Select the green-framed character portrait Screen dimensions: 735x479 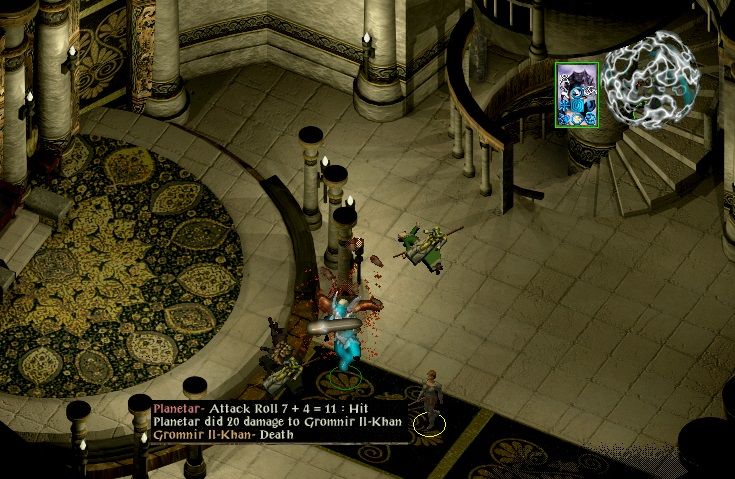click(577, 95)
